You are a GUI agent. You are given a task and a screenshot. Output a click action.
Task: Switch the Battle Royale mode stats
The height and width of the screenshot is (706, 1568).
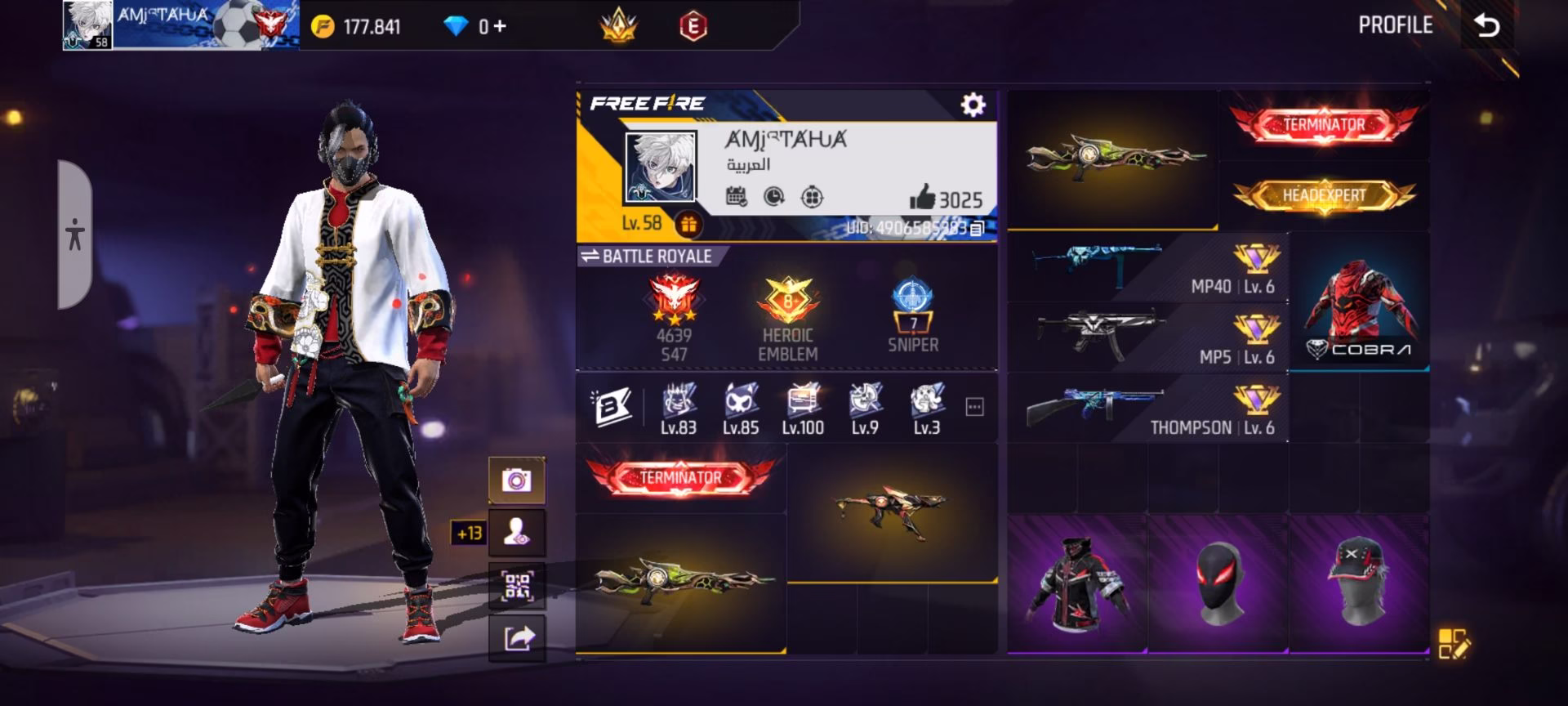point(590,257)
